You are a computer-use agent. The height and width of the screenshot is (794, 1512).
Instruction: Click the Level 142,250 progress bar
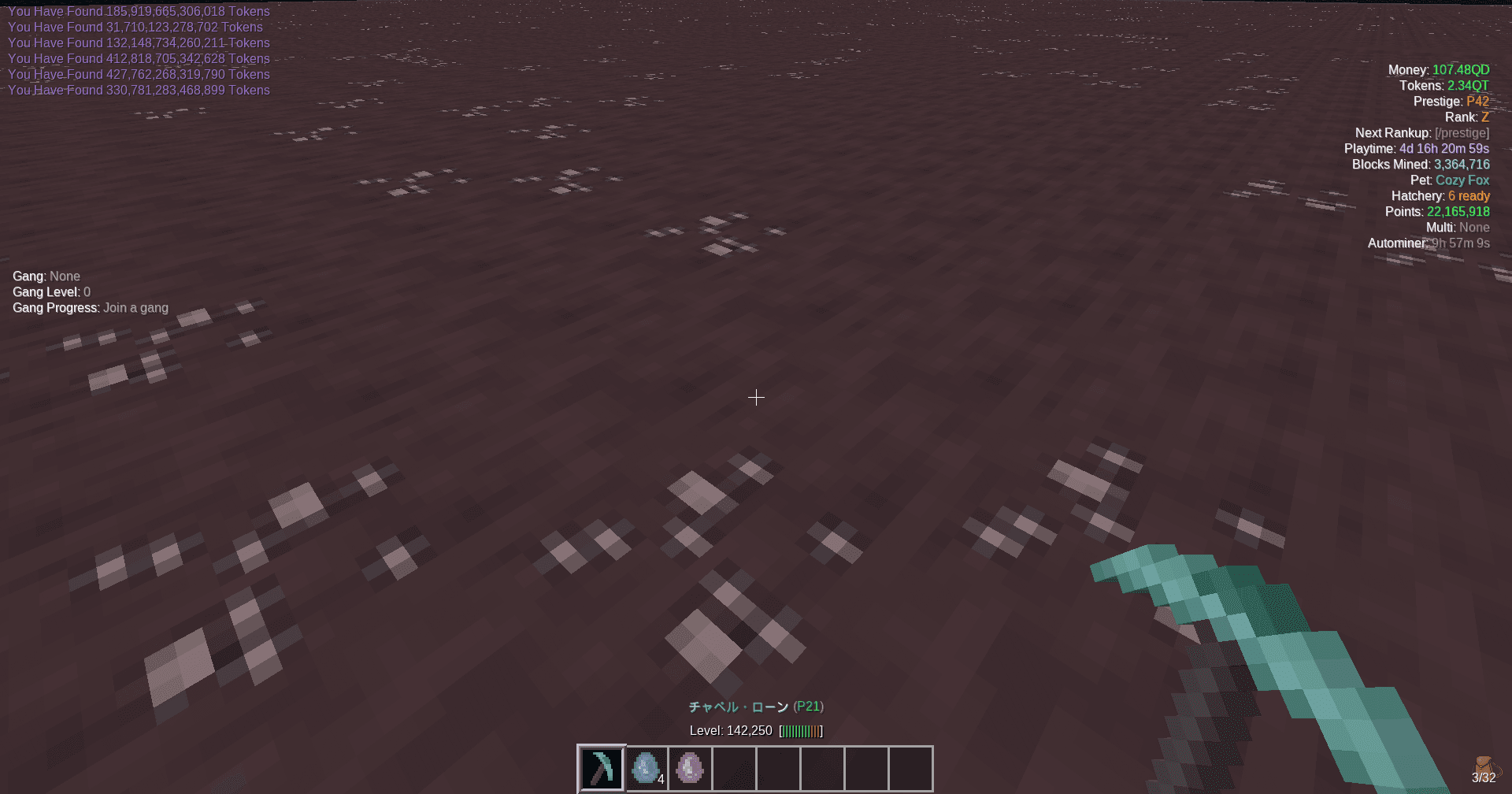(799, 730)
